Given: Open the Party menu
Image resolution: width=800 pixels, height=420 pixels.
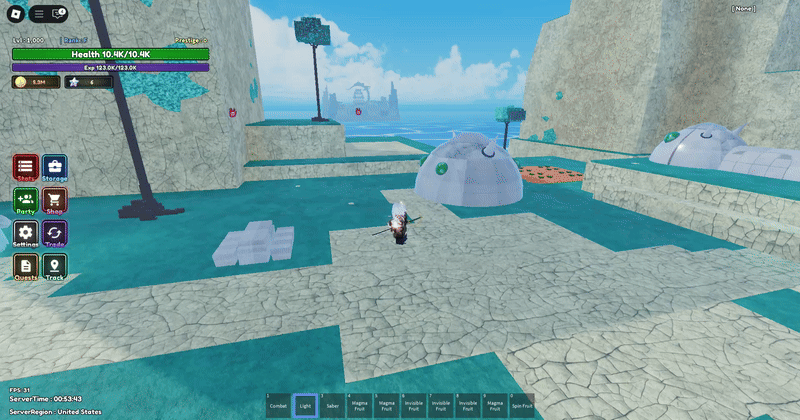Looking at the screenshot, I should (x=26, y=201).
